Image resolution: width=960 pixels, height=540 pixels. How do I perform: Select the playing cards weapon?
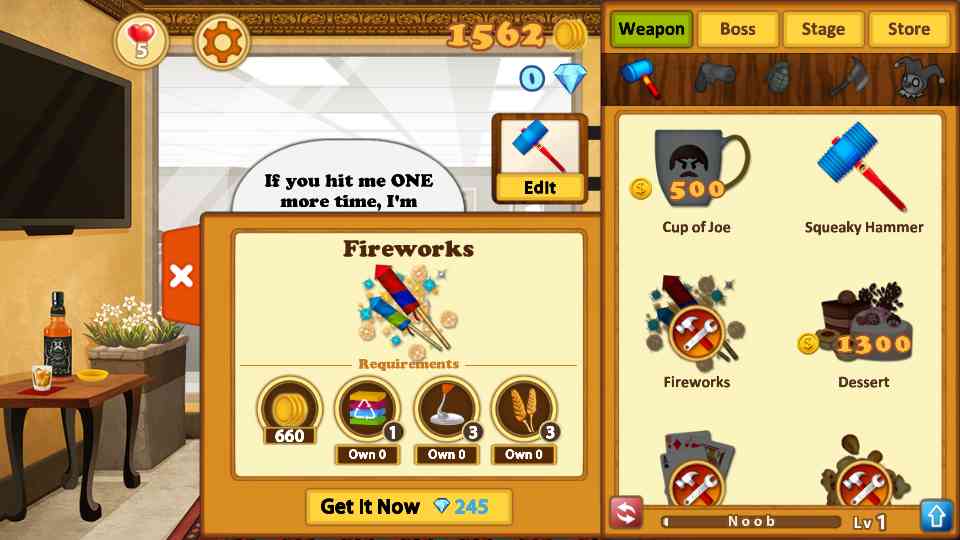[x=697, y=472]
